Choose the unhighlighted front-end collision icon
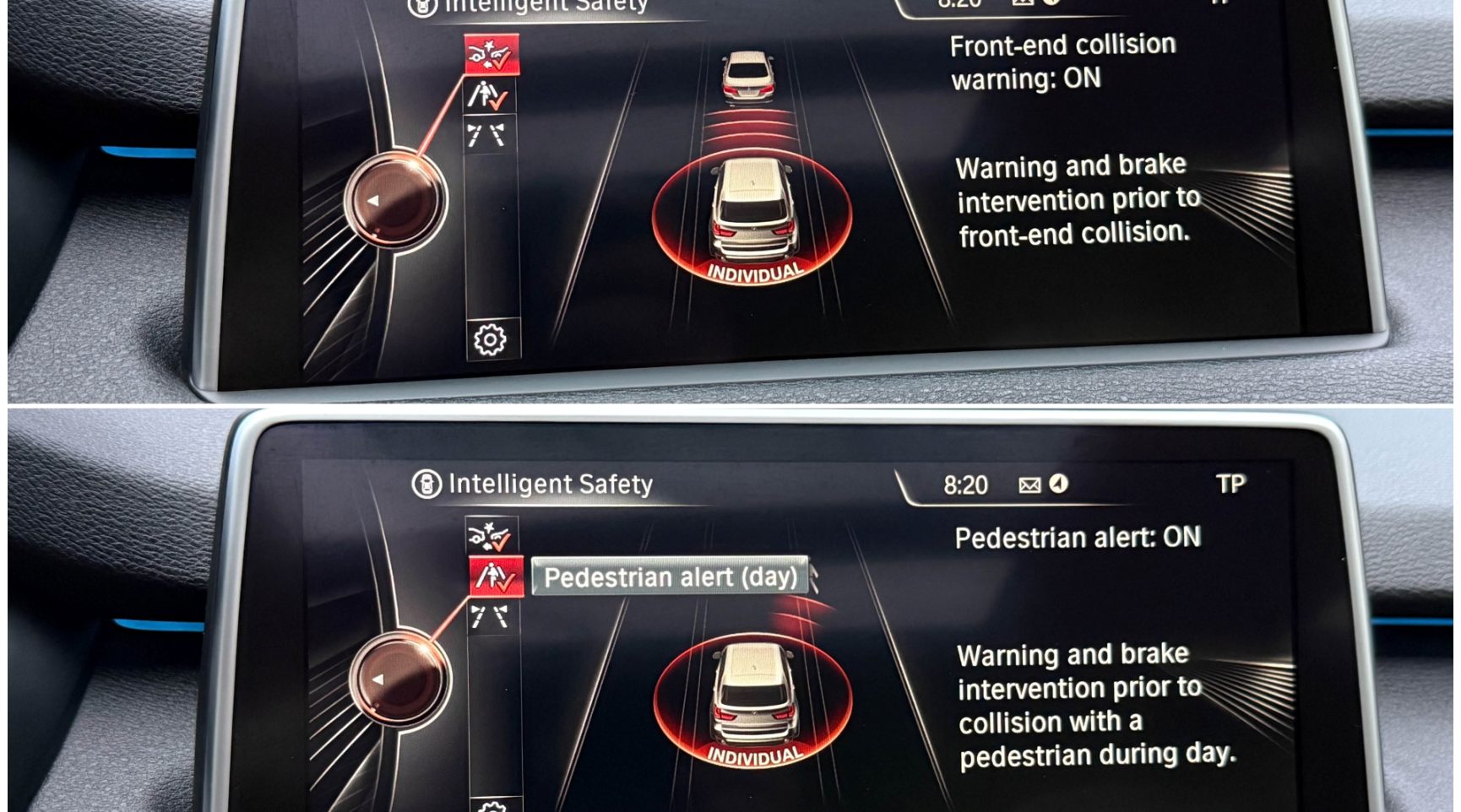 491,535
